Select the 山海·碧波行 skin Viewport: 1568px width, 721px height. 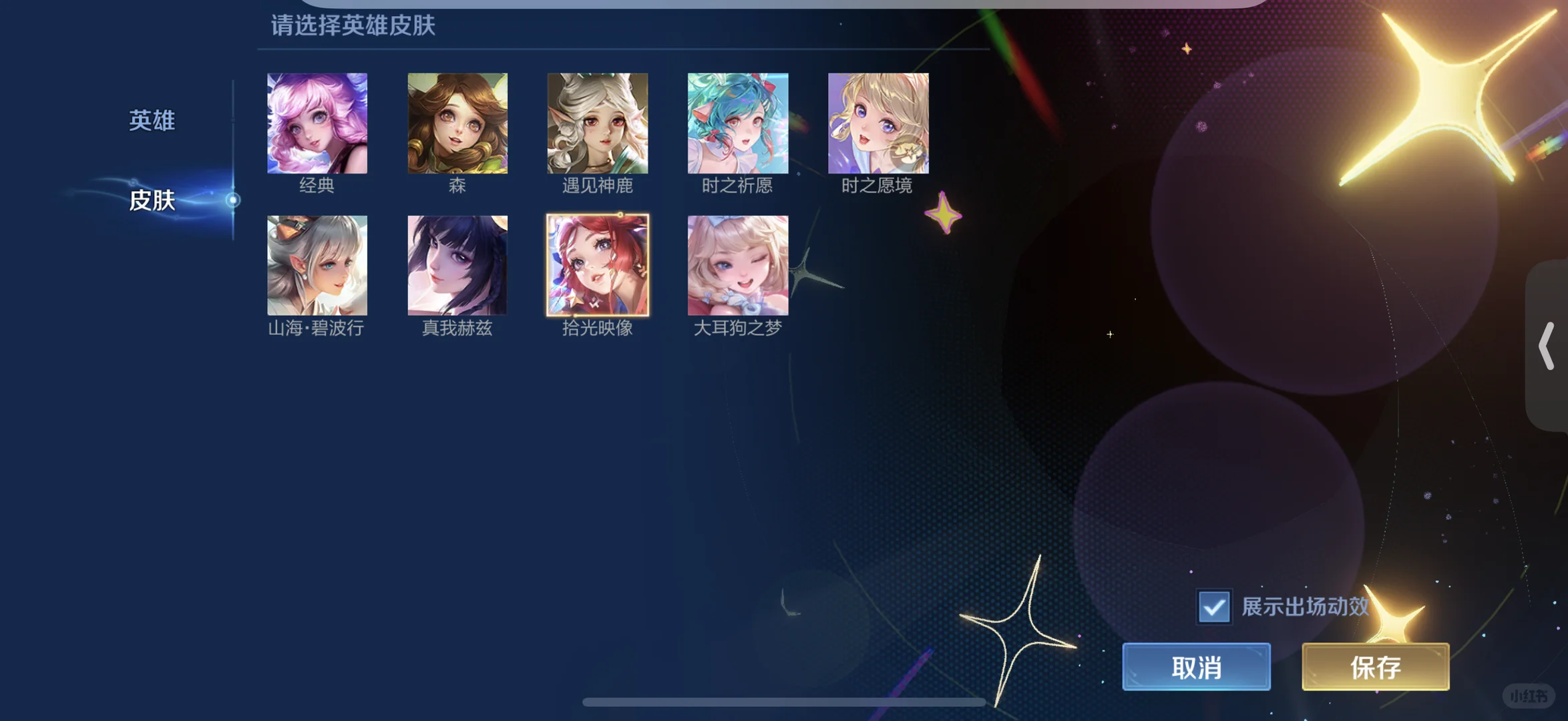click(317, 265)
